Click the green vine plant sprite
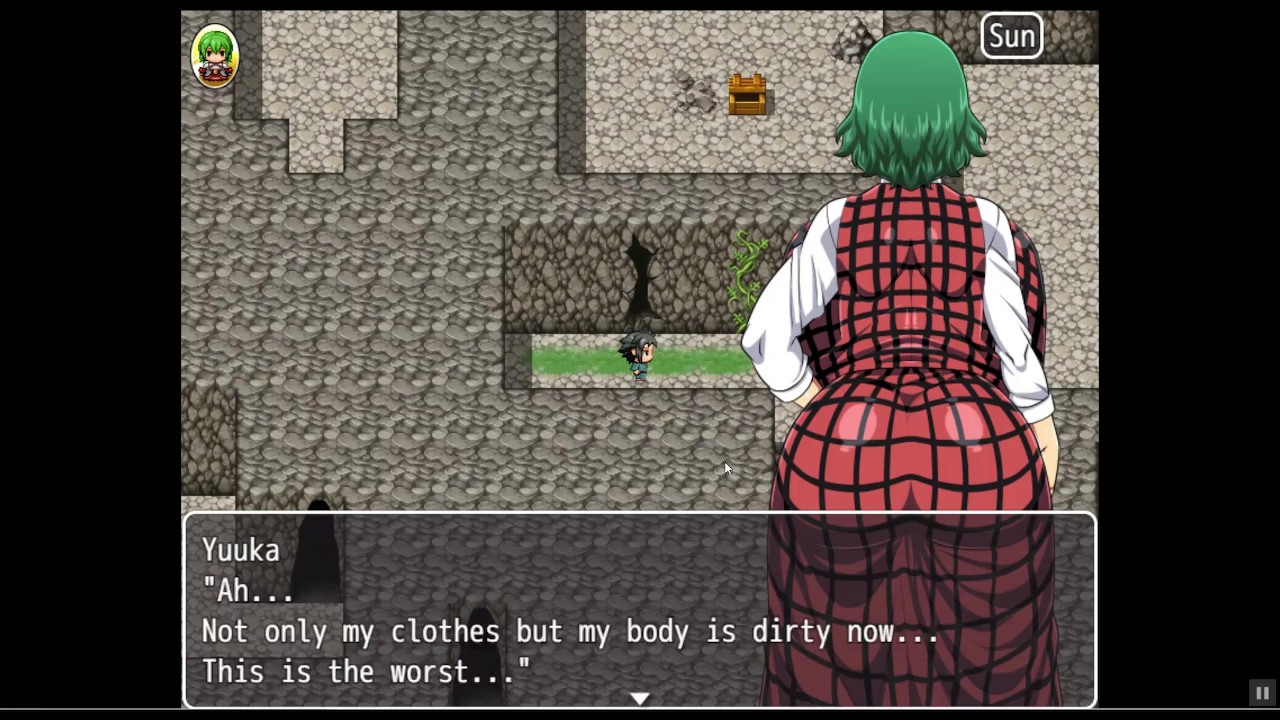The image size is (1280, 720). click(745, 275)
